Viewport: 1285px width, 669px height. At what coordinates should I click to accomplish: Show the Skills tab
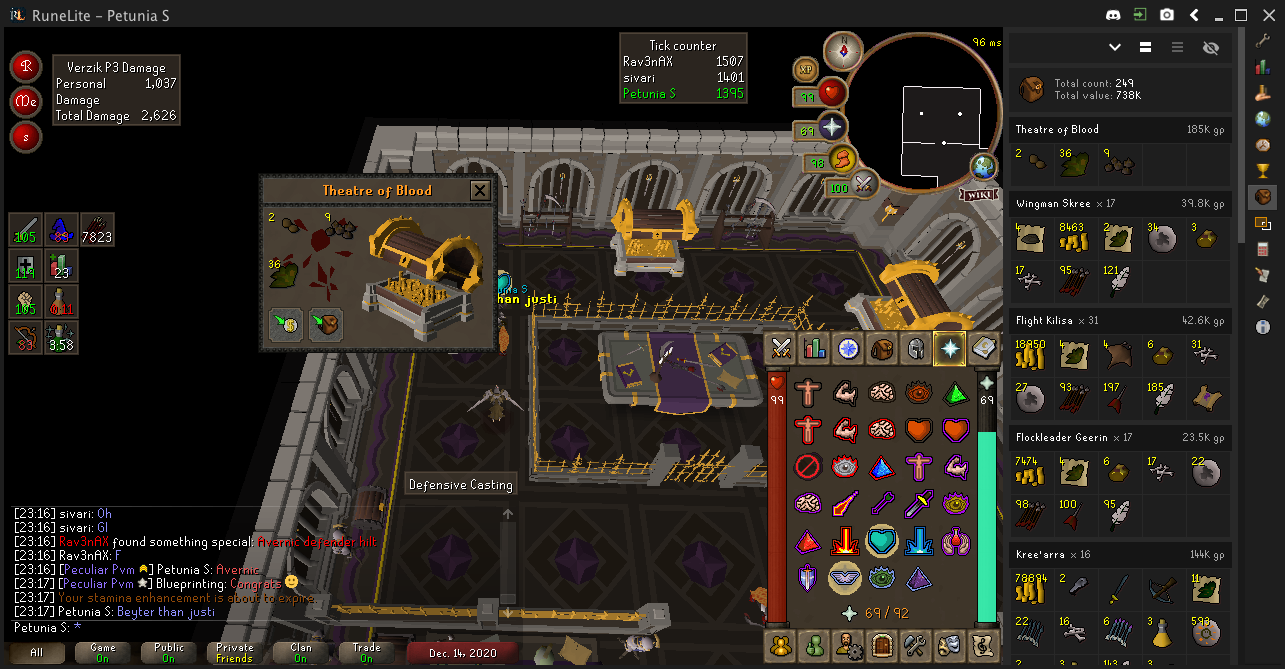tap(815, 349)
